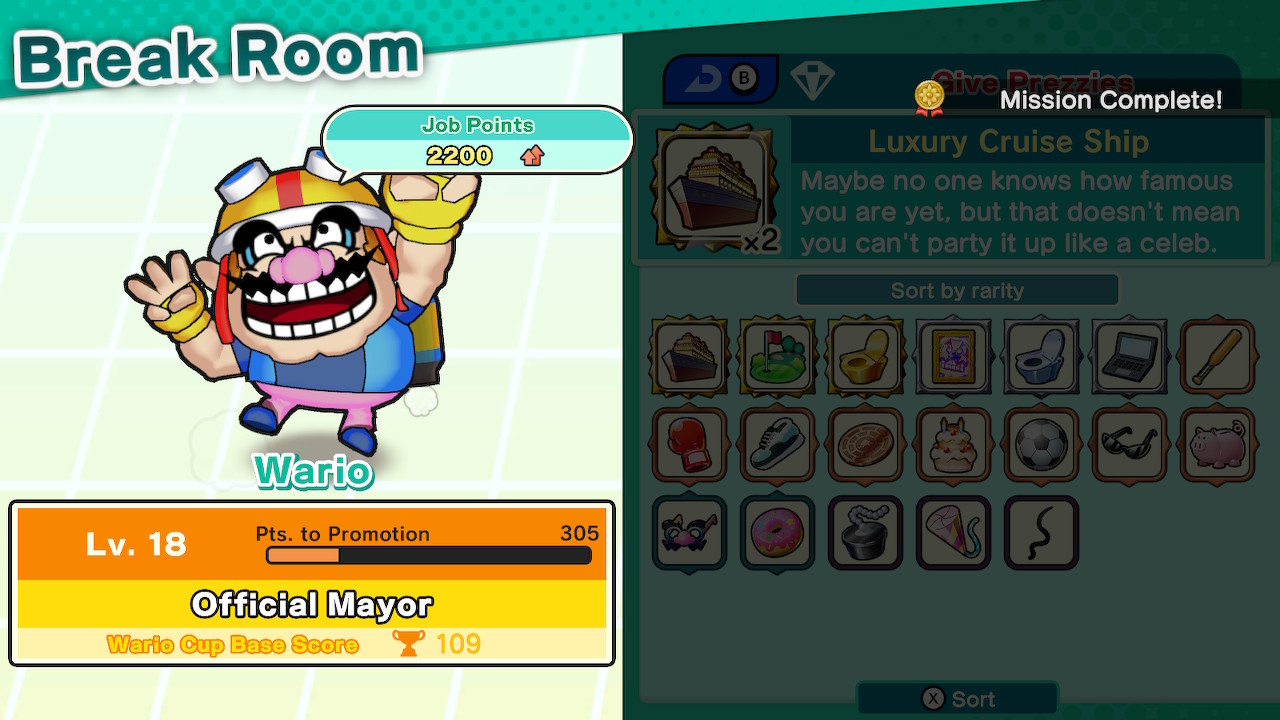
Task: Select the boxing glove prezzie
Action: pos(688,446)
